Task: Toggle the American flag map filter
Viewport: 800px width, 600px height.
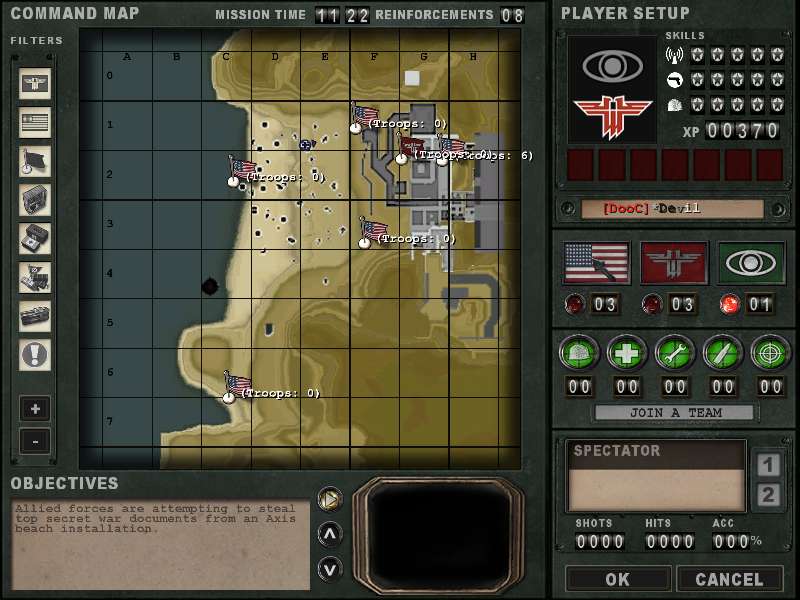Action: coord(35,122)
